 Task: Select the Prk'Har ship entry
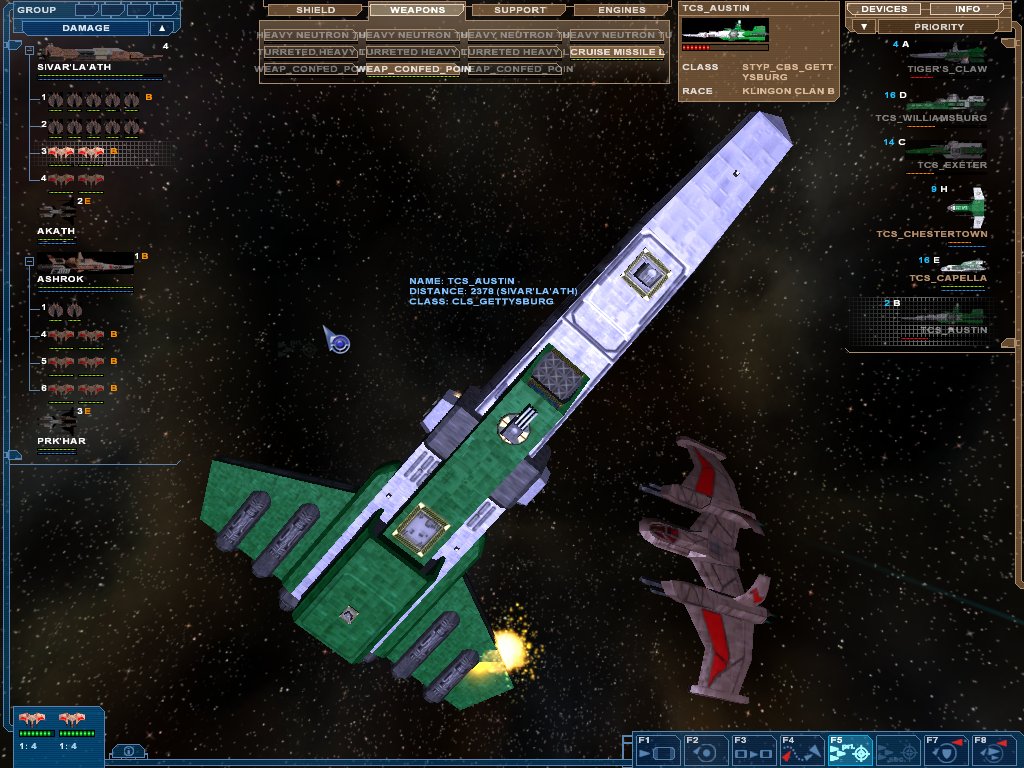pyautogui.click(x=58, y=425)
